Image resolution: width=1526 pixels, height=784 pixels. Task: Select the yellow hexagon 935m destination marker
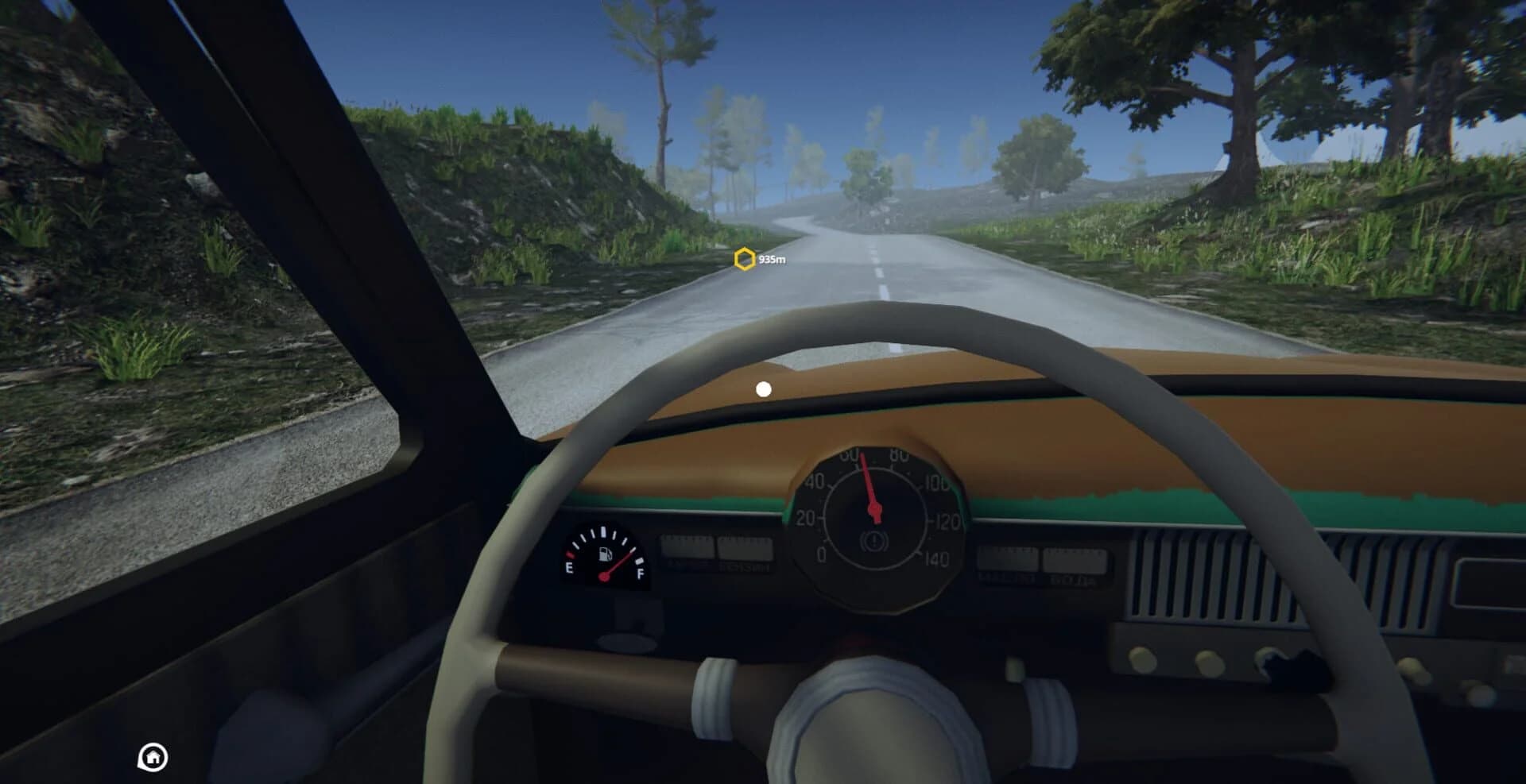tap(744, 259)
